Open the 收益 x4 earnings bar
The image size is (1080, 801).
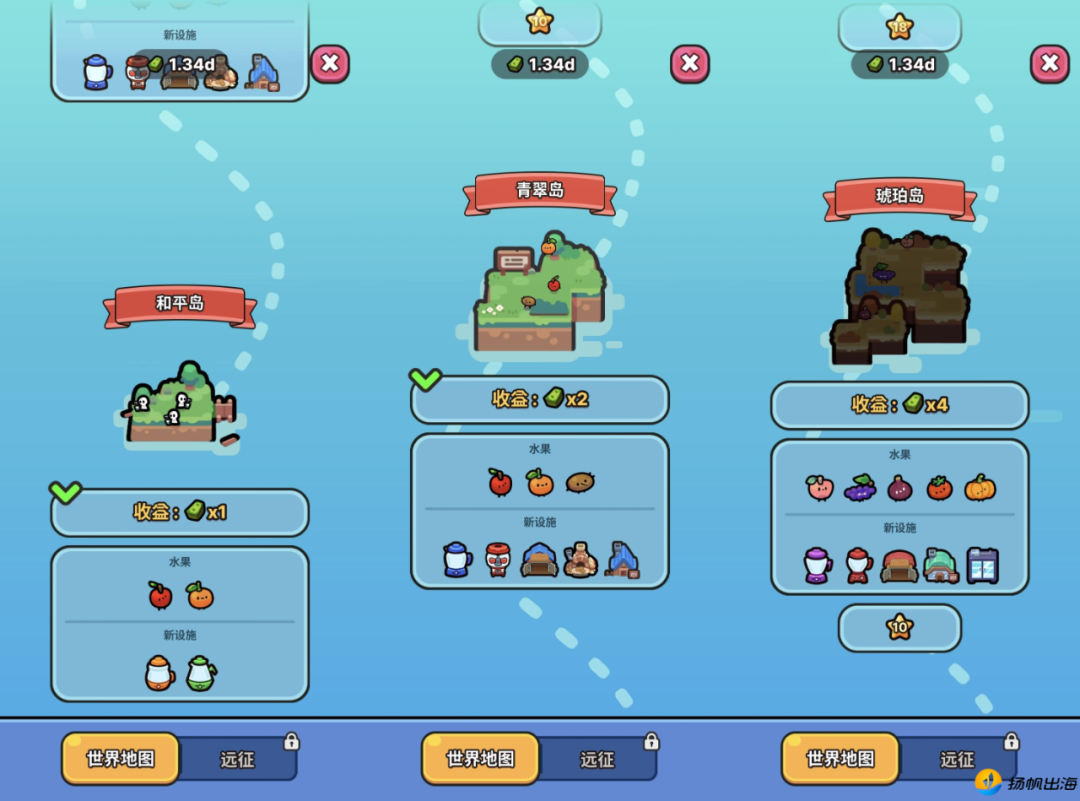click(x=900, y=405)
